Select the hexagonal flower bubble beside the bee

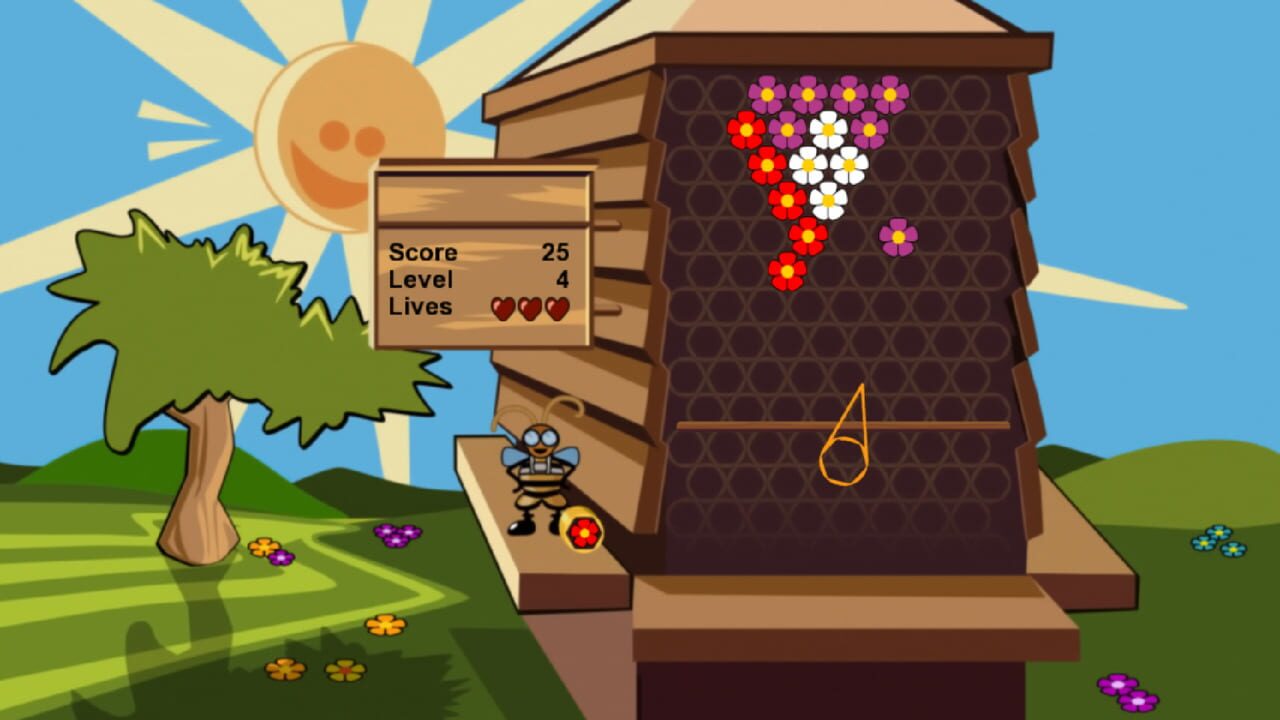[586, 535]
